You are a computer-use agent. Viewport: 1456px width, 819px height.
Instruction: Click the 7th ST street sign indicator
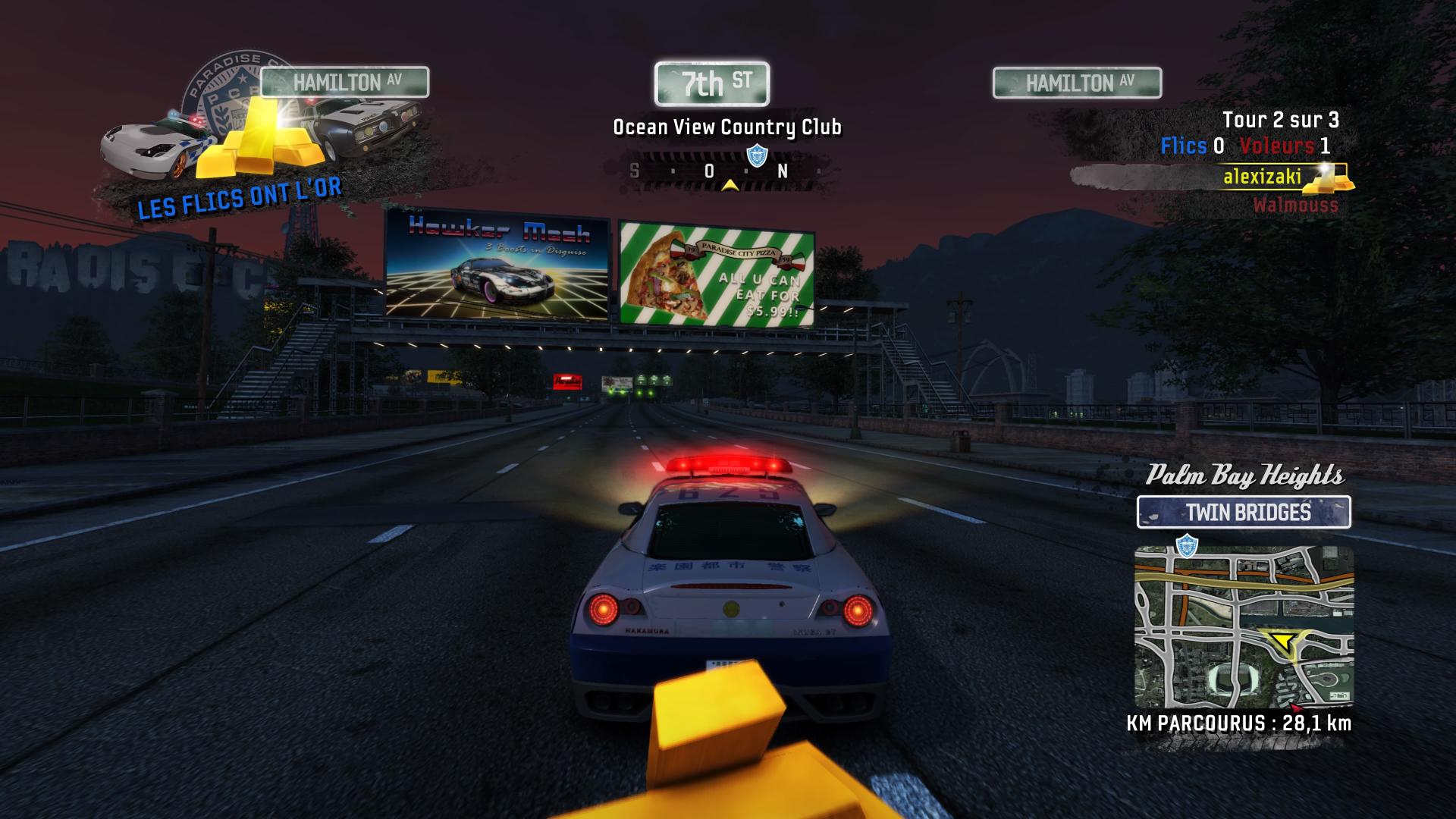pos(711,83)
